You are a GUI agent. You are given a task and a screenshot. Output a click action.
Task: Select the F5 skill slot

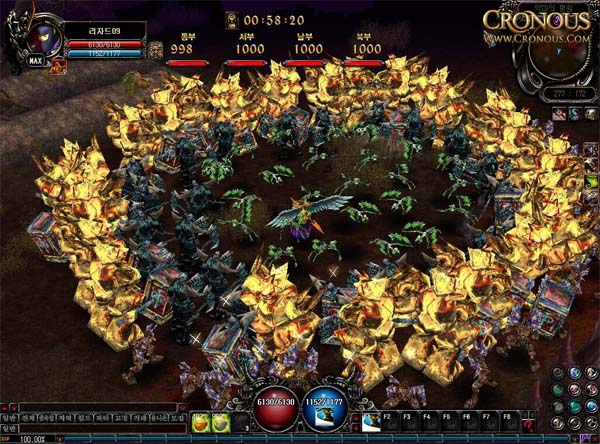[x=448, y=421]
